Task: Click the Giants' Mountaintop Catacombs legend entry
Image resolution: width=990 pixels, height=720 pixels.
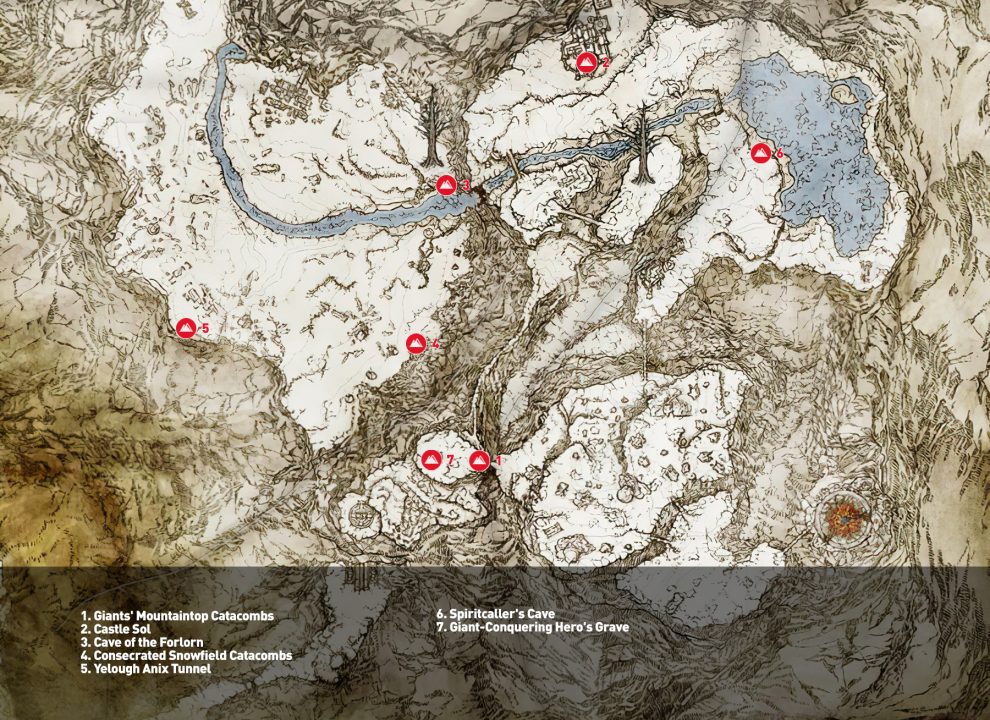Action: tap(178, 613)
